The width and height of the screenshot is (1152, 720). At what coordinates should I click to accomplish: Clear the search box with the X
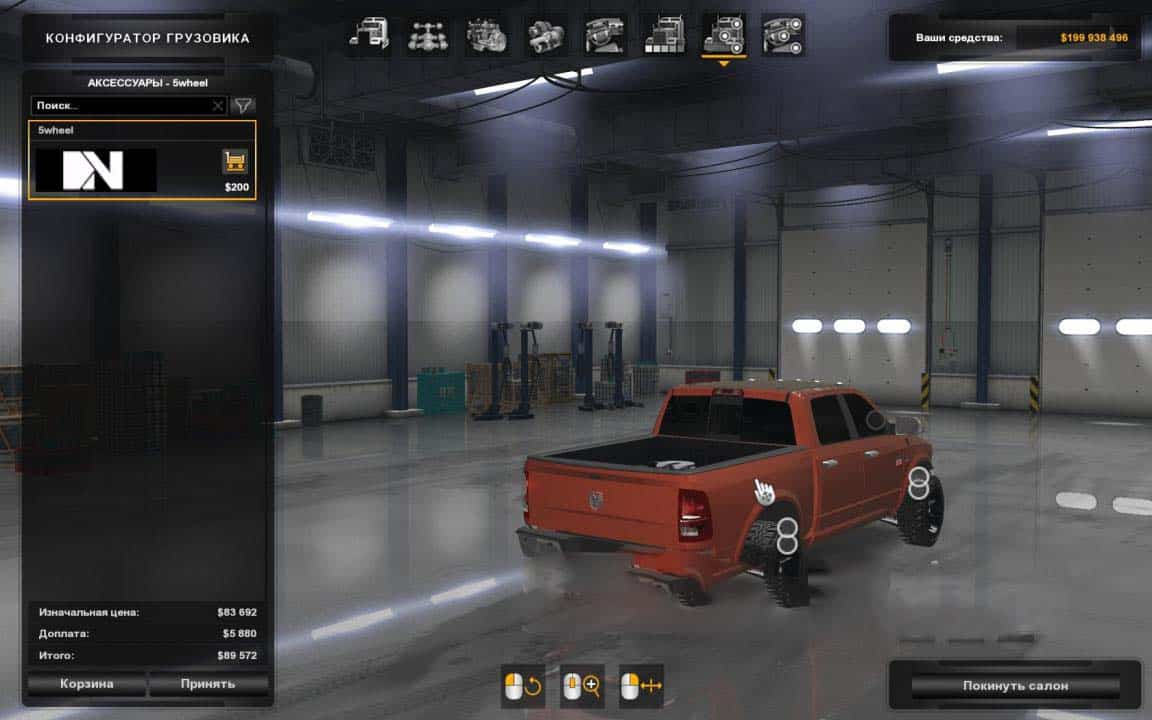pos(218,105)
